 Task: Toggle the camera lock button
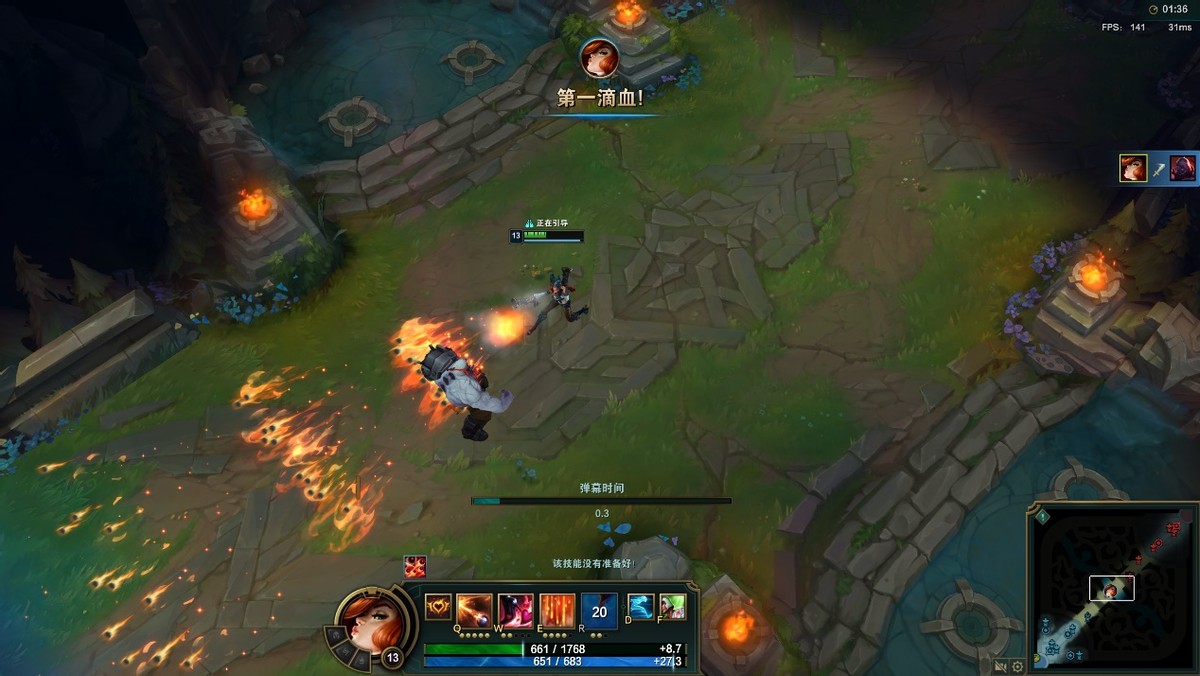click(x=1000, y=666)
